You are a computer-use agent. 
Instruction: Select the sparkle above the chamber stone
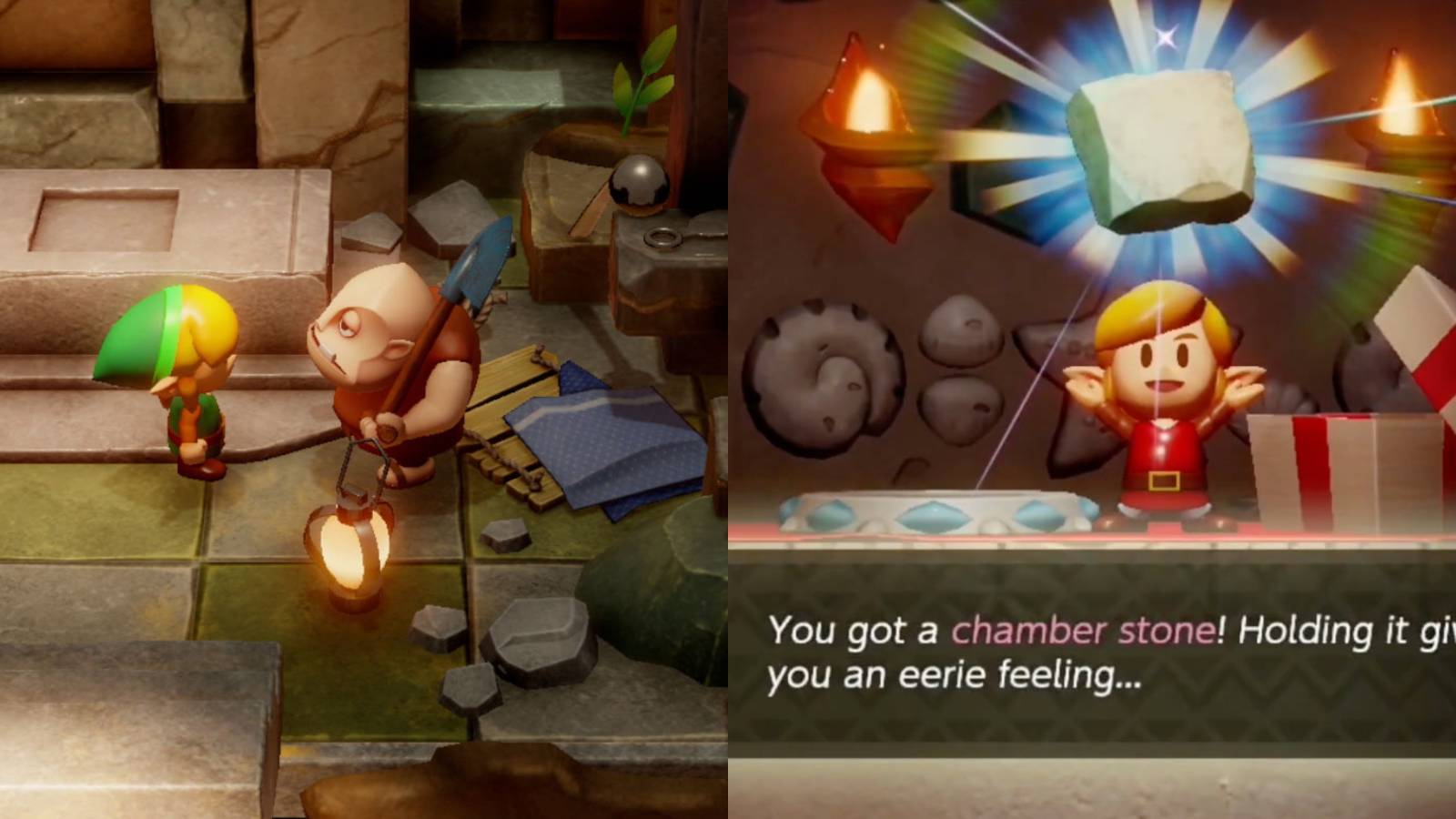1165,36
